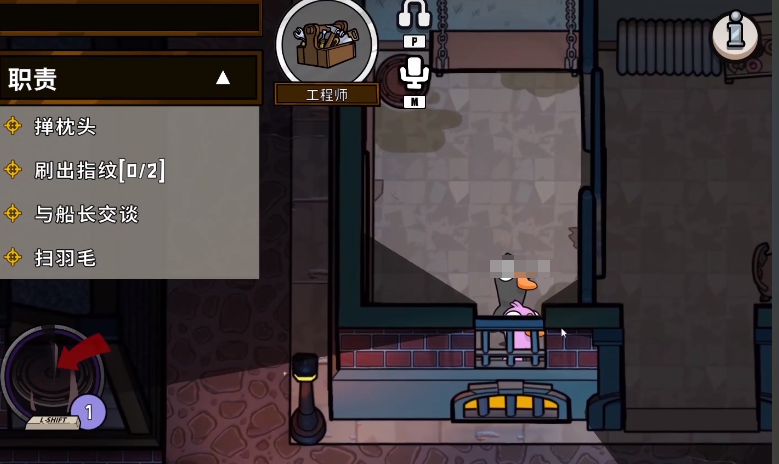Toggle the microphone icon
Image resolution: width=779 pixels, height=464 pixels.
[x=414, y=73]
